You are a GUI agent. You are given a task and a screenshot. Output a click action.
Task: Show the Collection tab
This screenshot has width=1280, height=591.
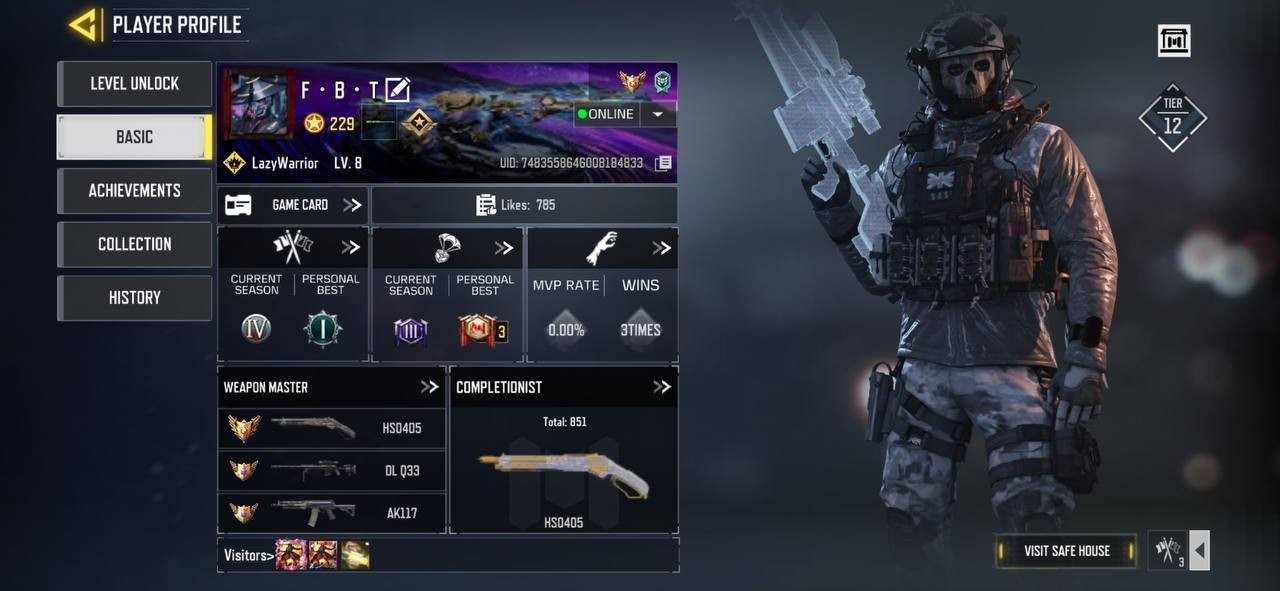tap(134, 244)
